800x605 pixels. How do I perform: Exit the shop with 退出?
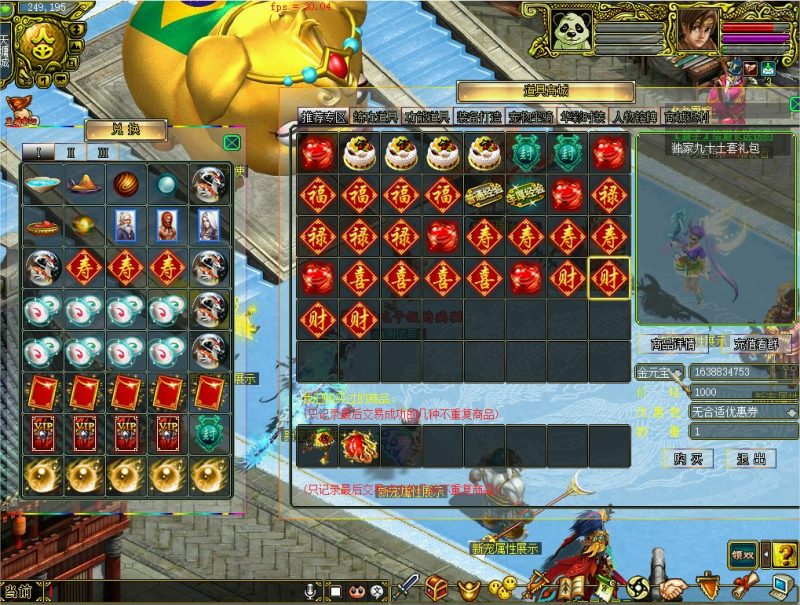[x=751, y=458]
